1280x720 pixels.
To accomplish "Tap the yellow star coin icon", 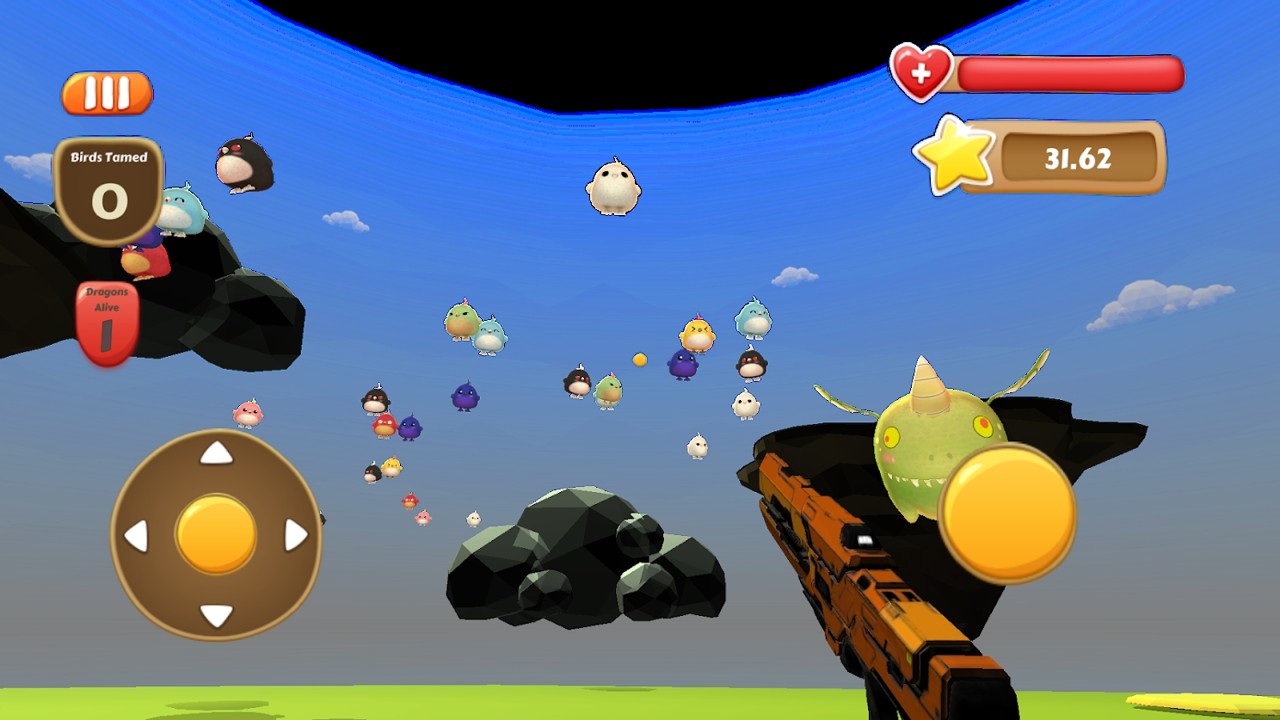I will (955, 155).
